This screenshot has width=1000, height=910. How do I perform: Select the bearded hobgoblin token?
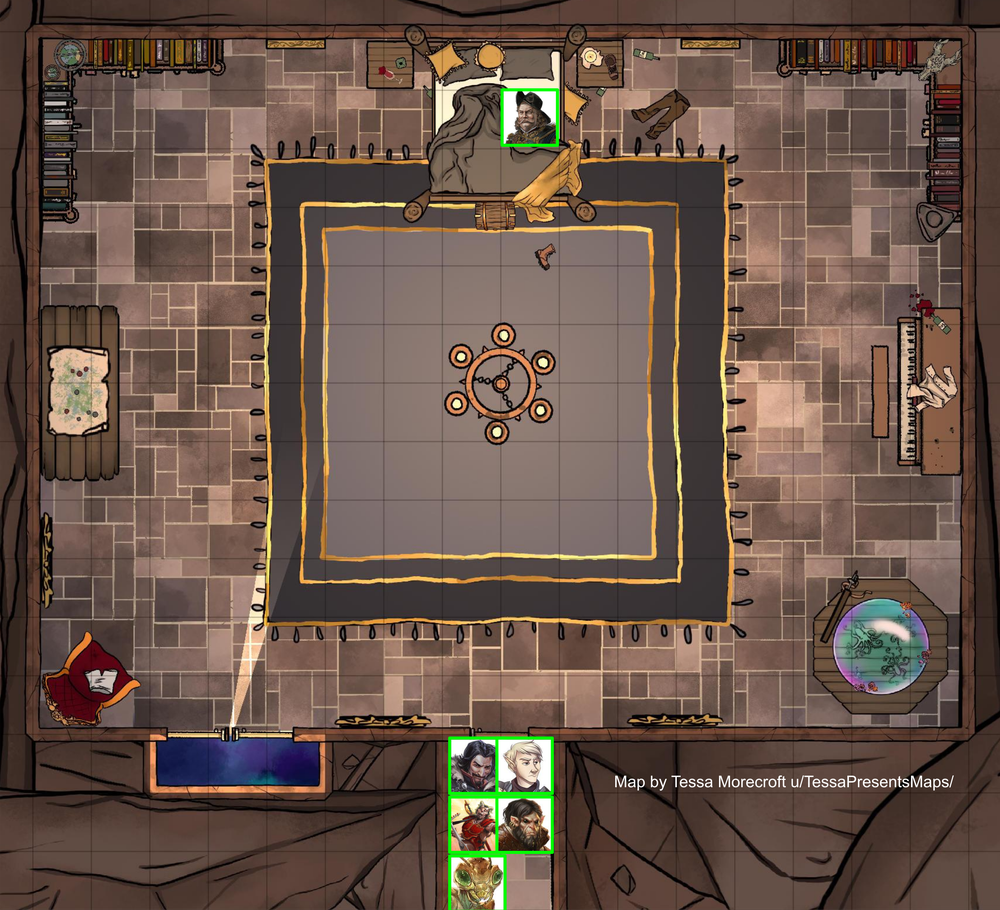coord(525,824)
